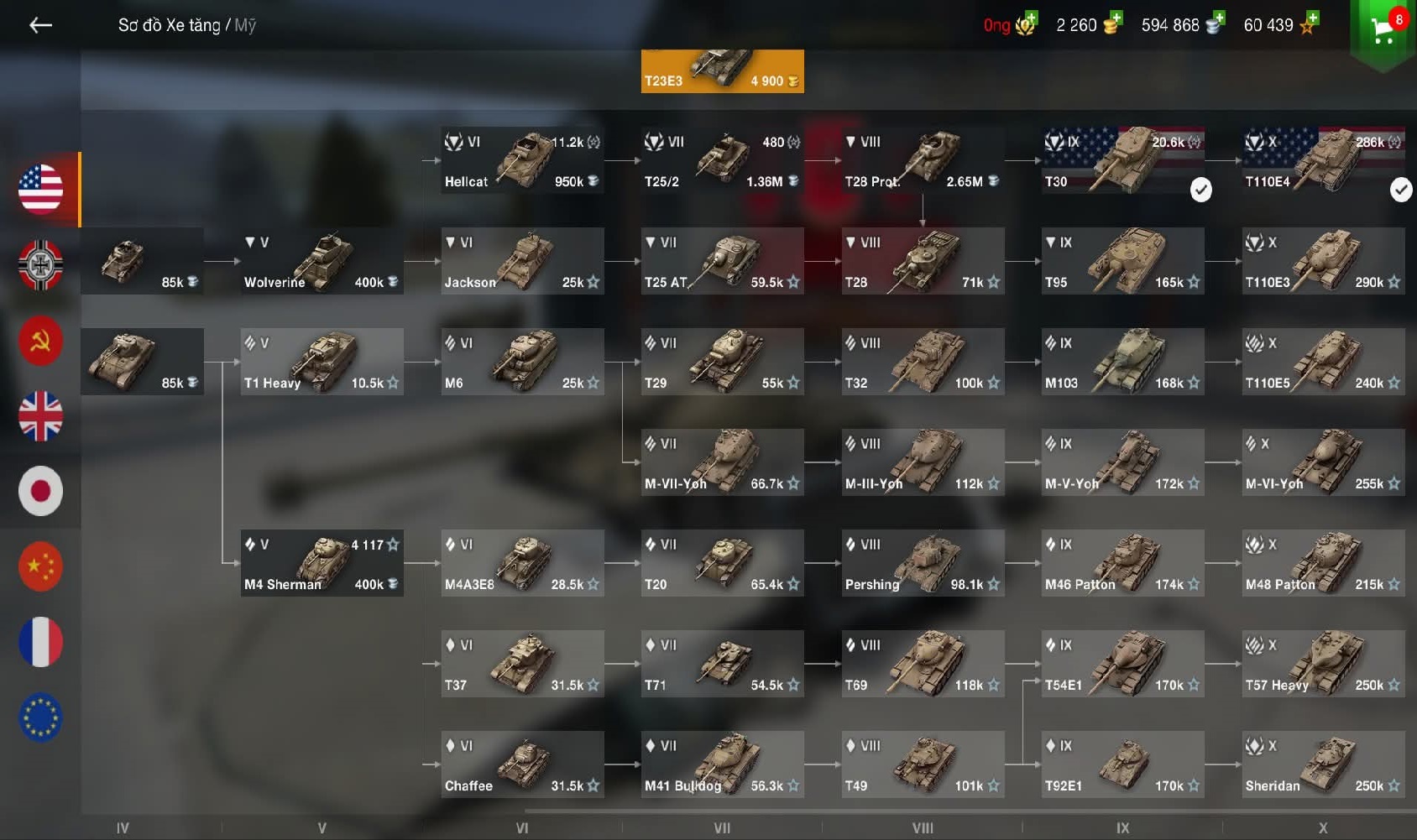
Task: Select the Hellcat tank node
Action: [522, 160]
